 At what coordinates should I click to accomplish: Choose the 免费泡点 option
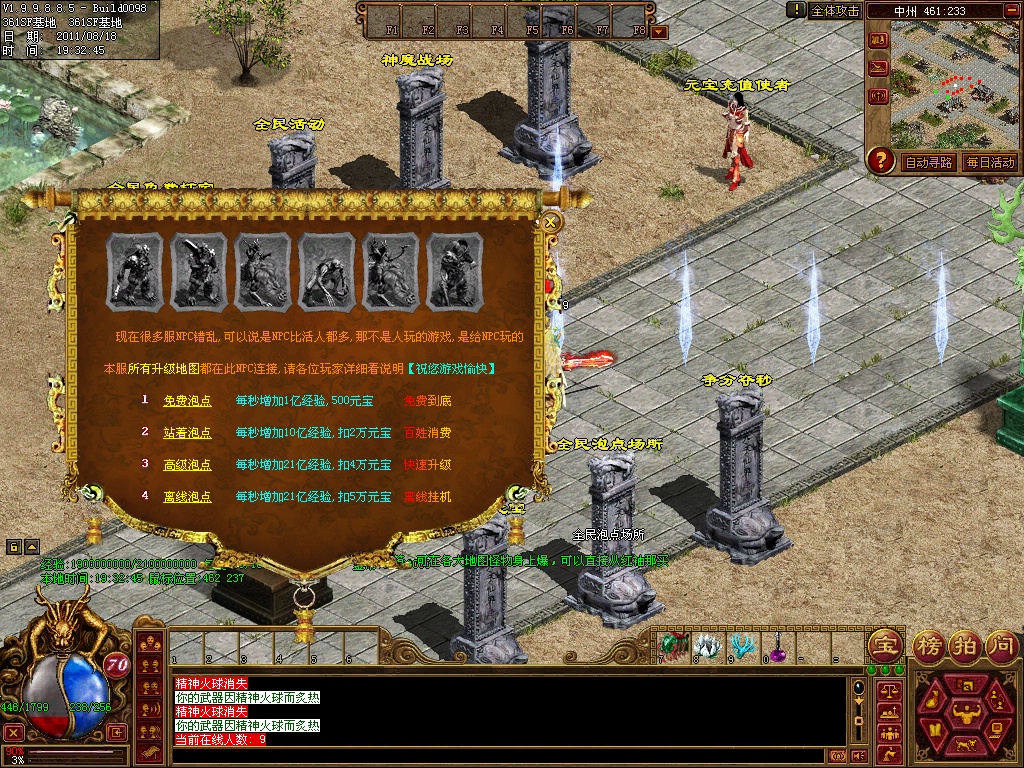(187, 401)
